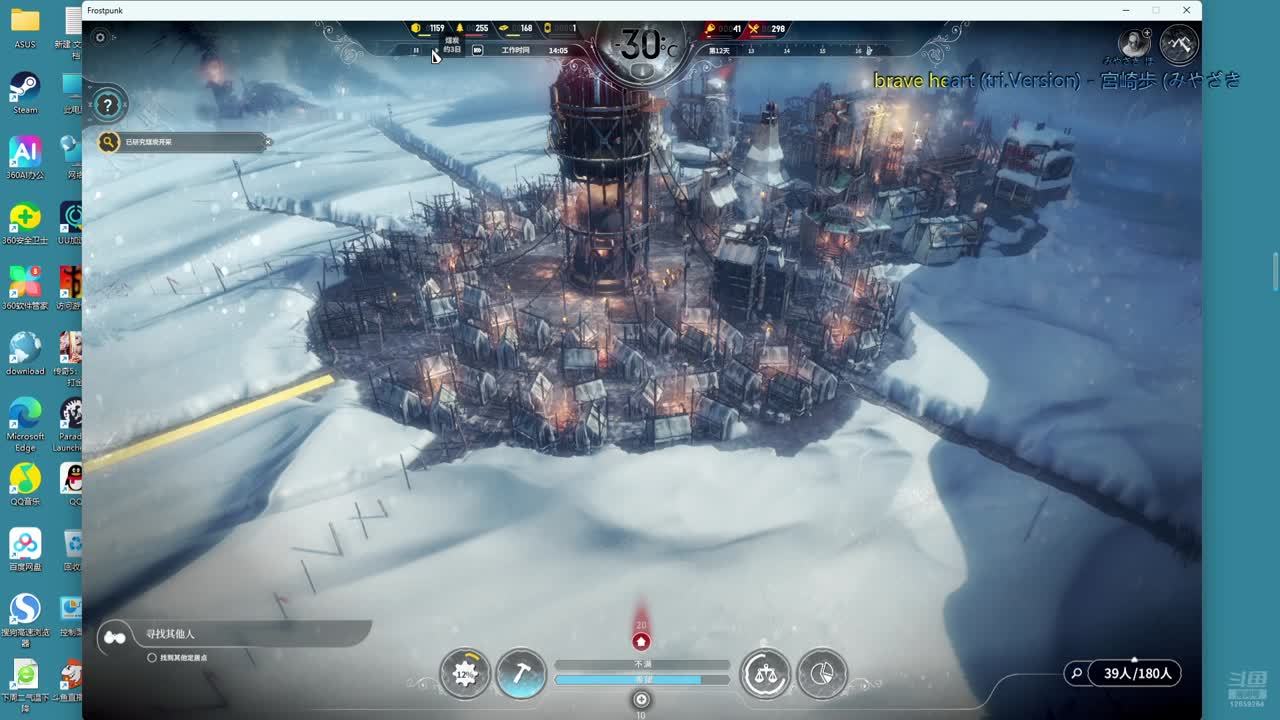Open the population 39人/180人 panel
Viewport: 1280px width, 720px height.
1137,673
